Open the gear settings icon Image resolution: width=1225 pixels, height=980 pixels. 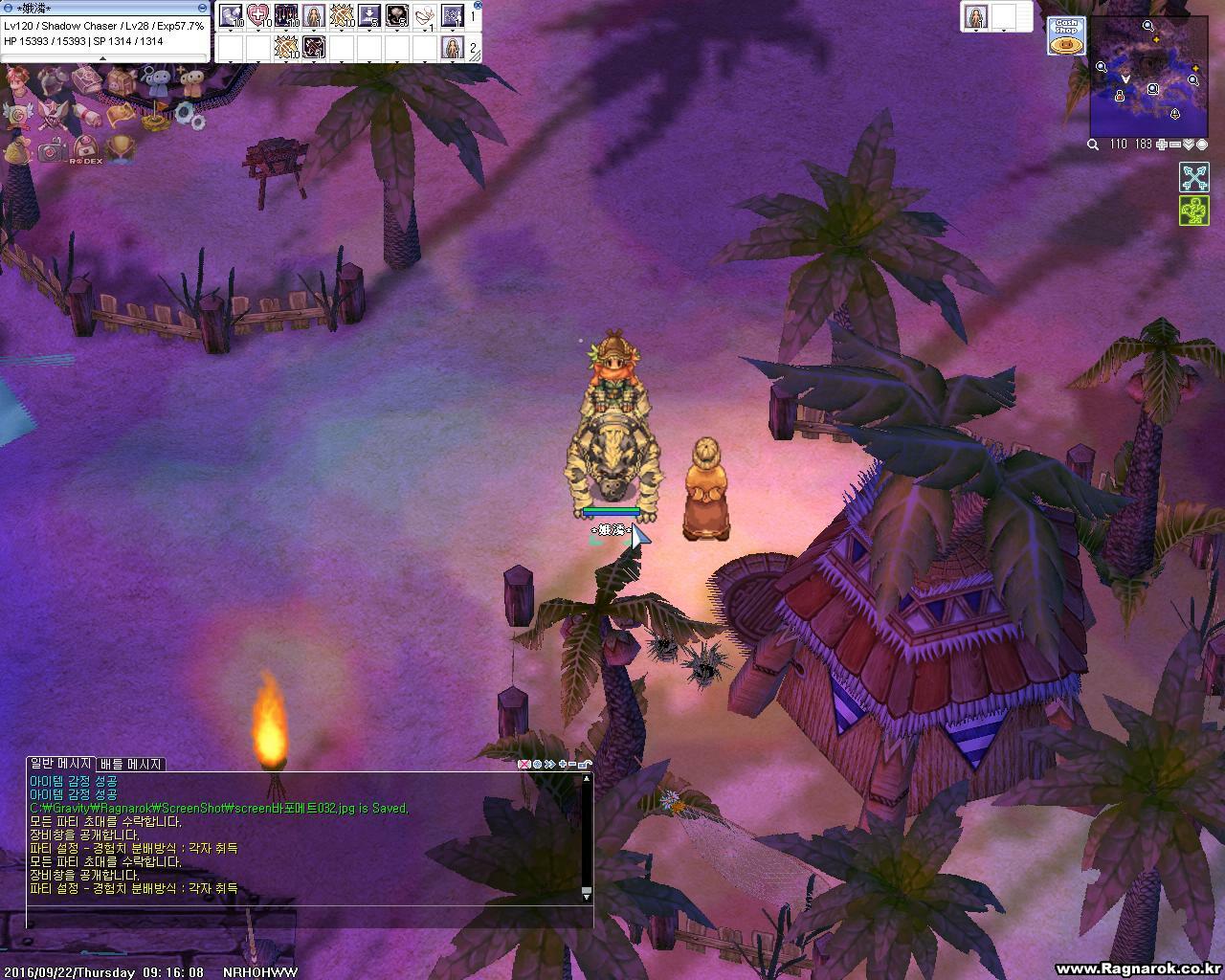(186, 117)
